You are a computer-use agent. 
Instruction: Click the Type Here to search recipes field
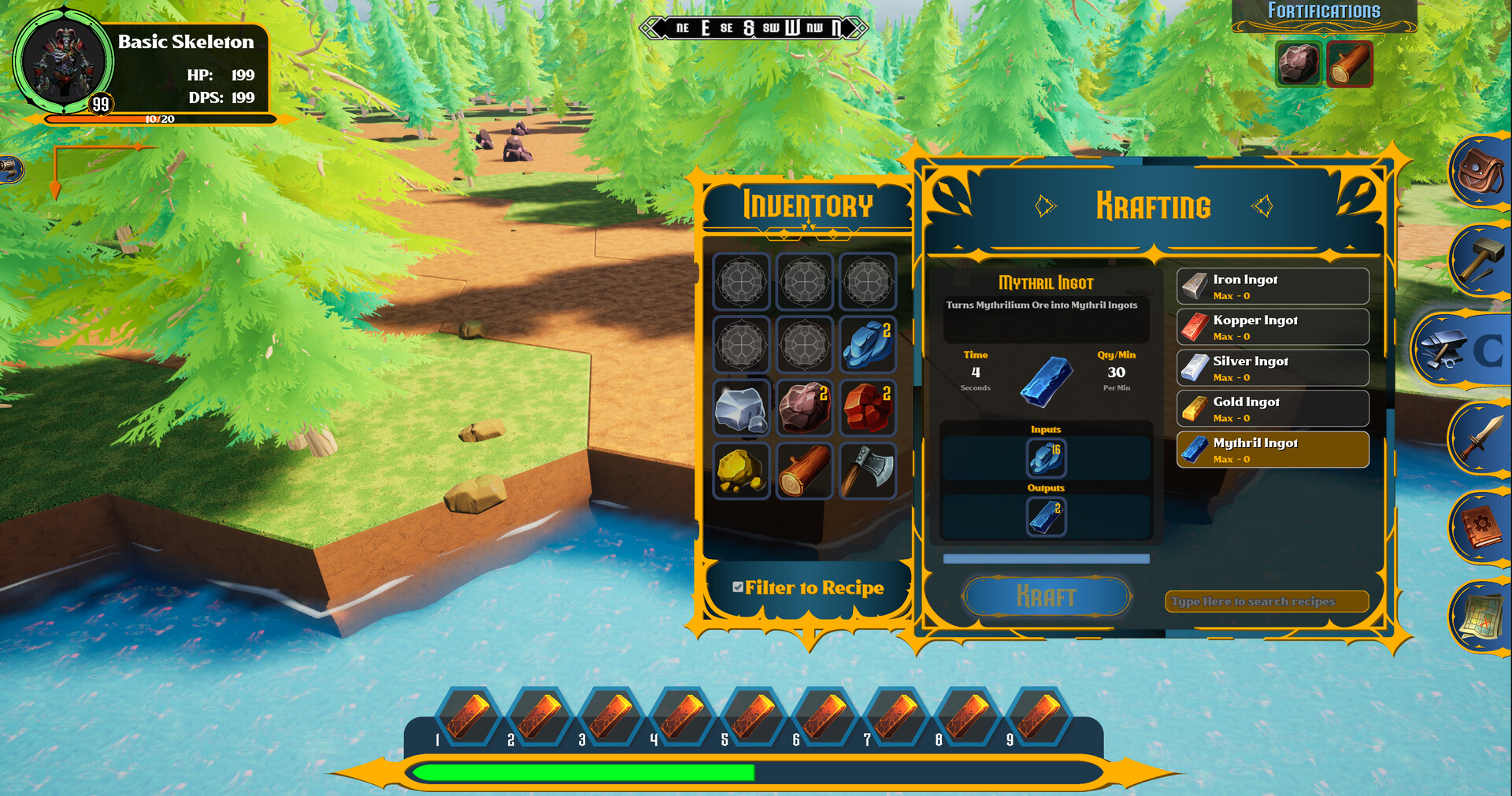point(1266,601)
